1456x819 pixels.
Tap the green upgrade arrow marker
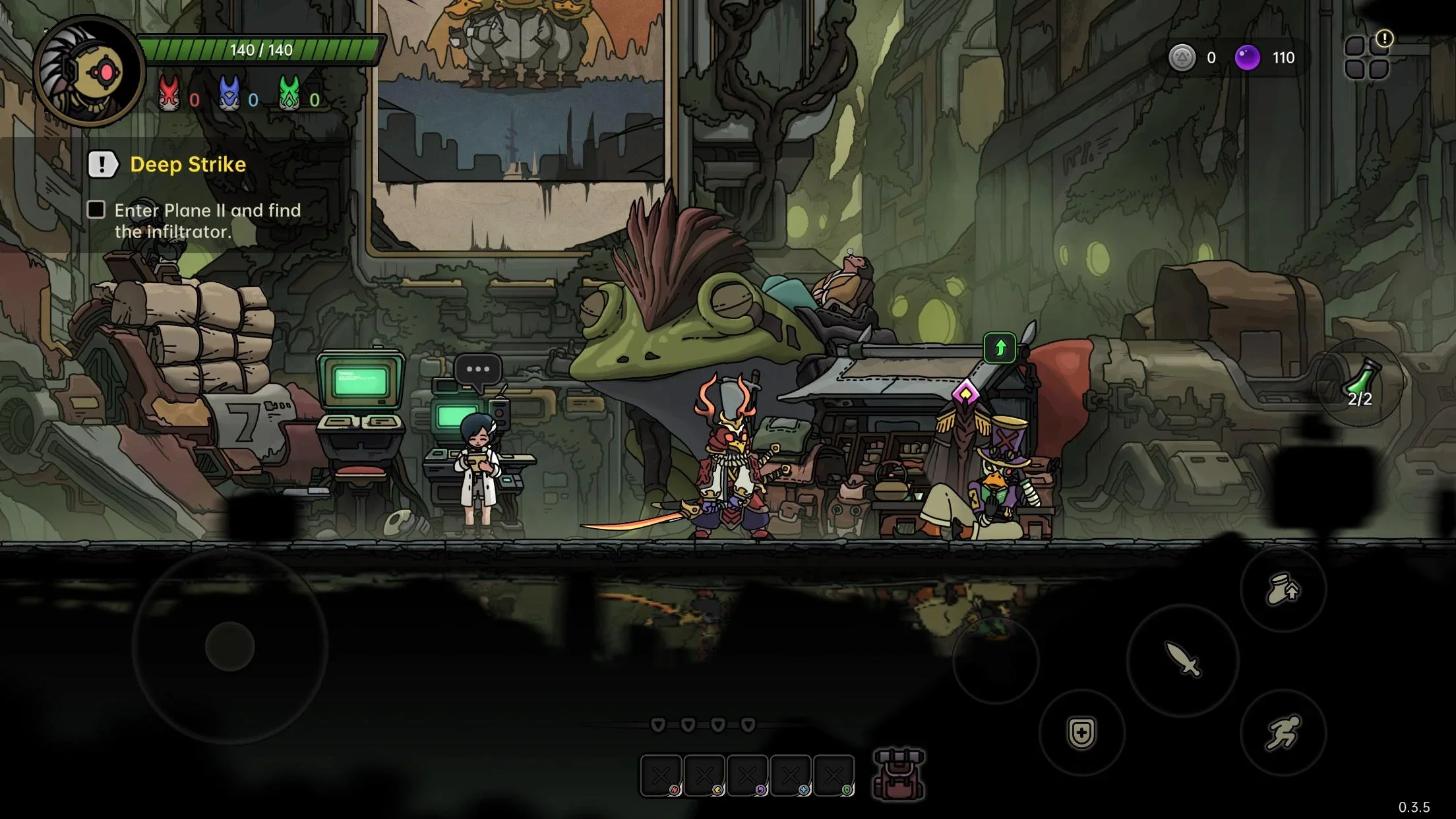click(x=1000, y=348)
